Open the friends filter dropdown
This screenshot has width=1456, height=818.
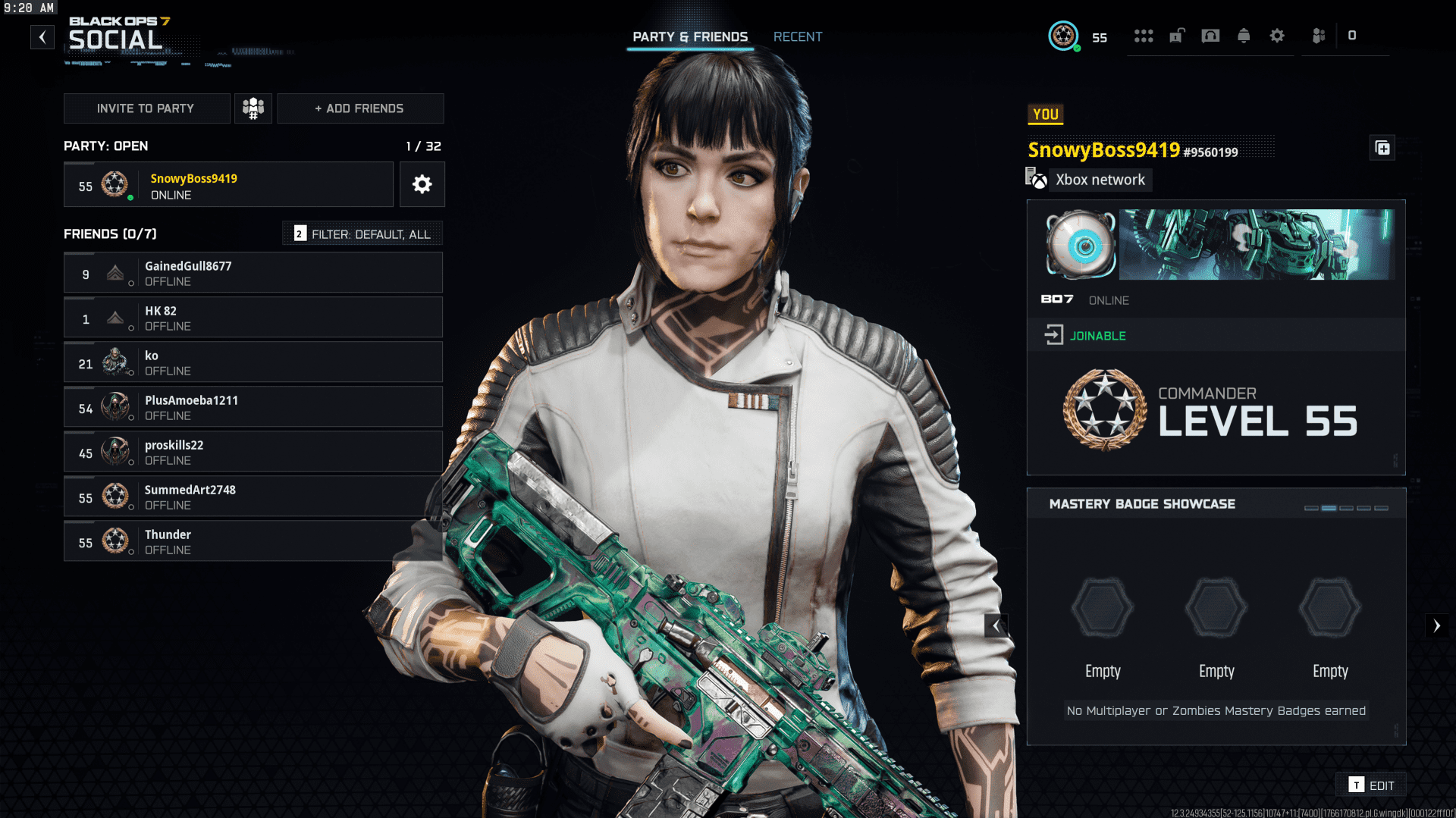pyautogui.click(x=362, y=233)
